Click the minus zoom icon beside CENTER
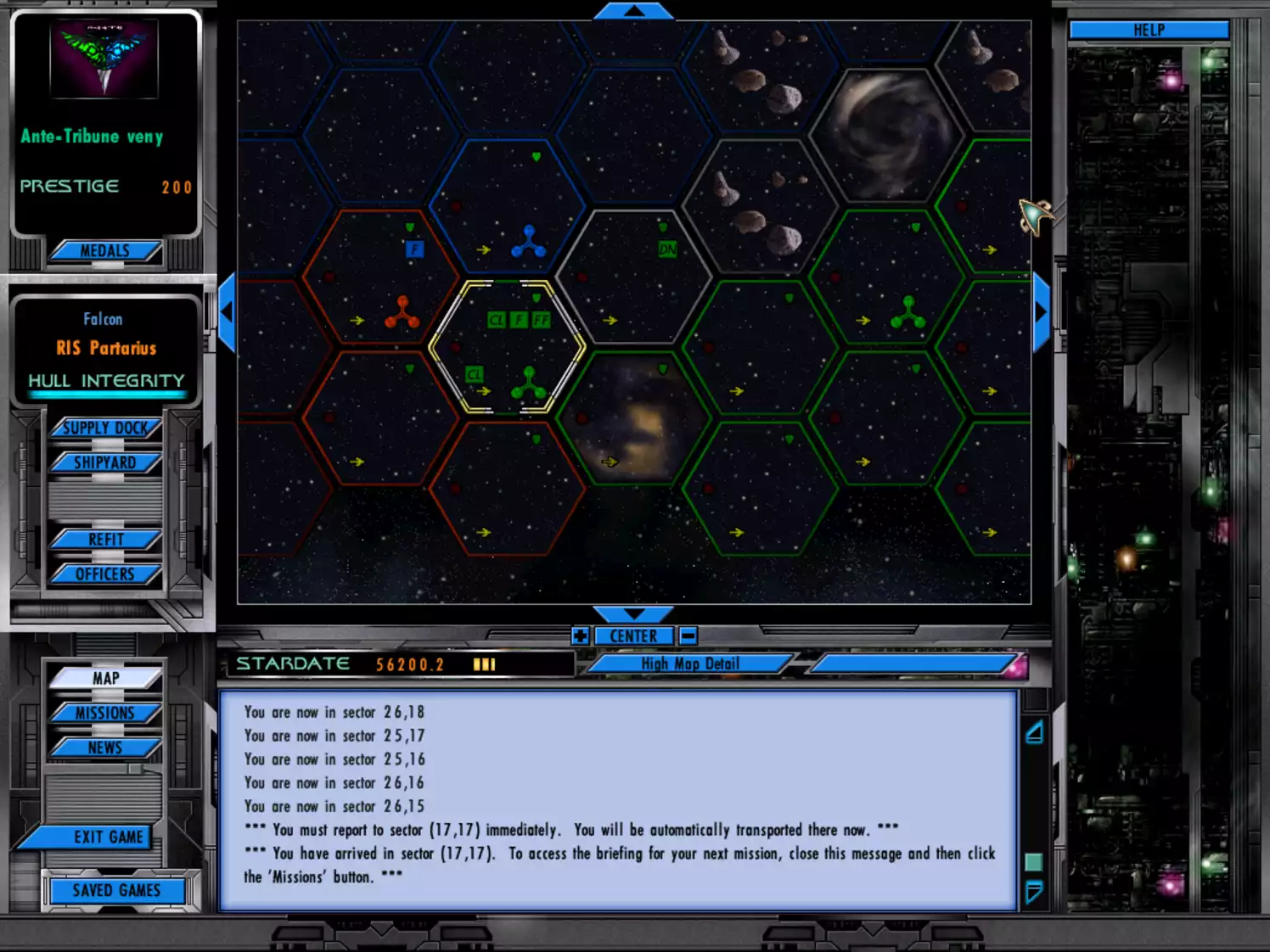The width and height of the screenshot is (1270, 952). click(687, 635)
